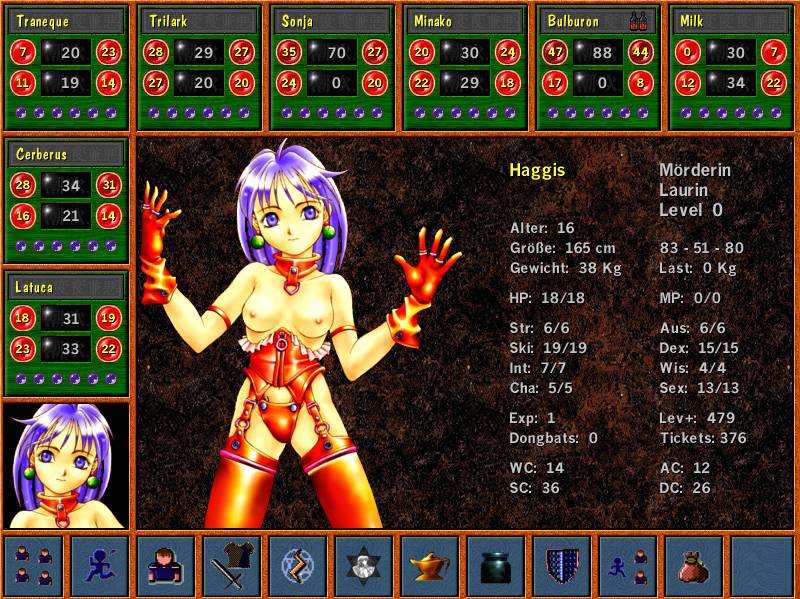Screen dimensions: 800x599
Task: Select the Traneque party member panel
Action: 67,68
